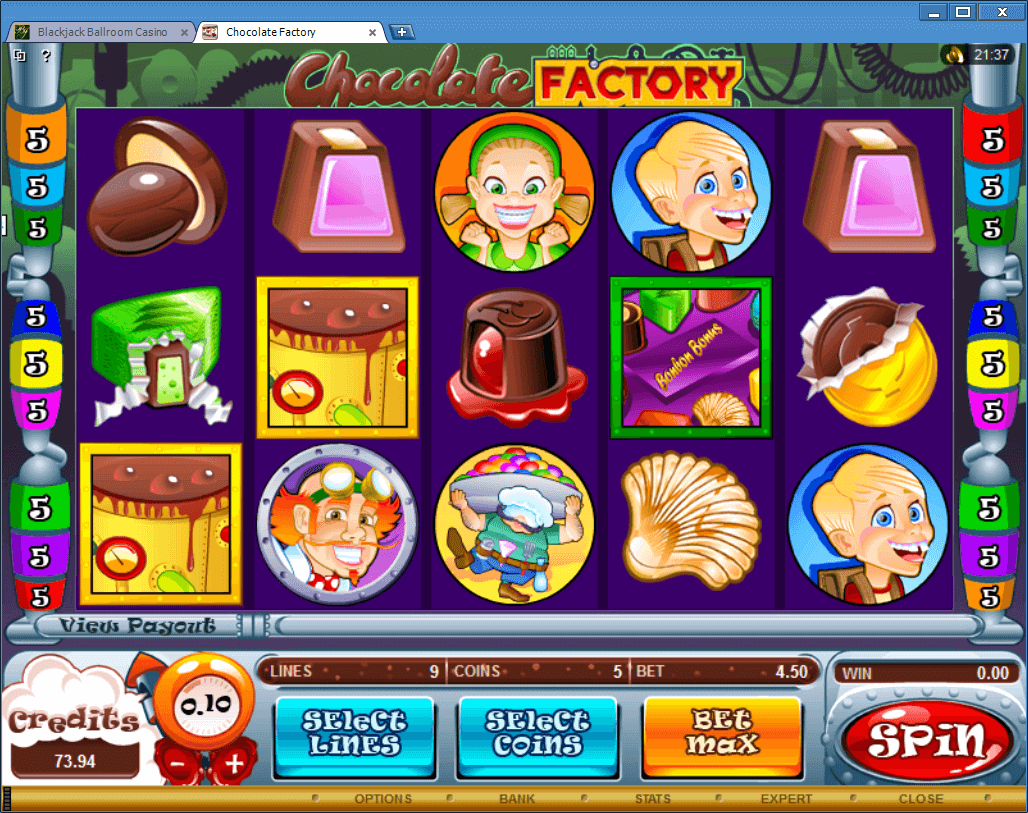Open the question mark help icon
The width and height of the screenshot is (1028, 813).
(46, 56)
